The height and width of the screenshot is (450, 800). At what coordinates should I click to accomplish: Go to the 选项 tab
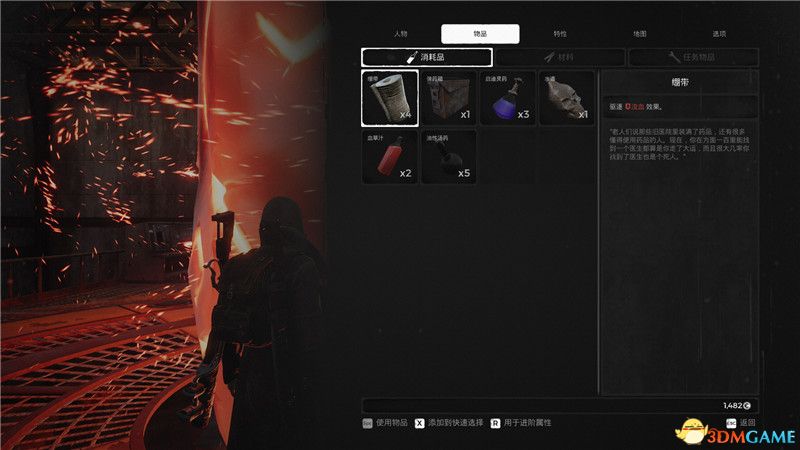(x=717, y=33)
